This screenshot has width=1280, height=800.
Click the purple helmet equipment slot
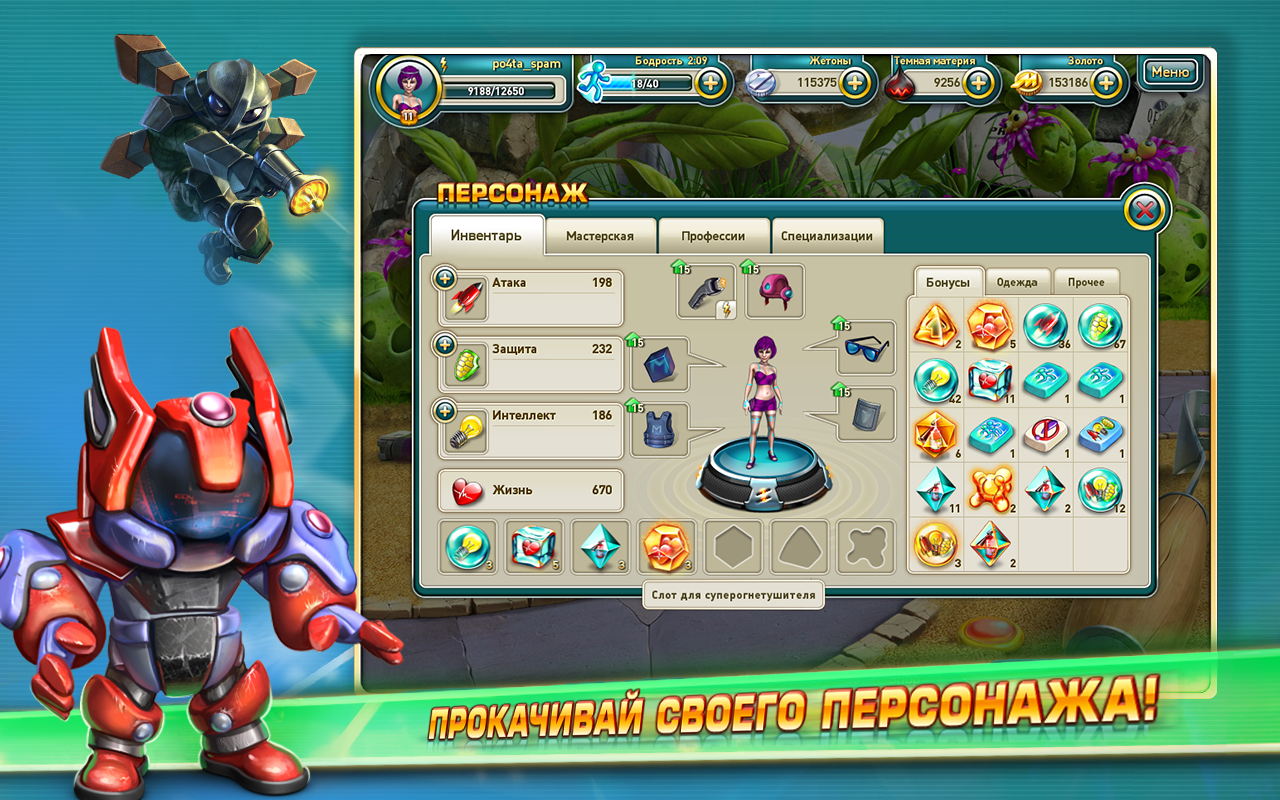(x=775, y=291)
